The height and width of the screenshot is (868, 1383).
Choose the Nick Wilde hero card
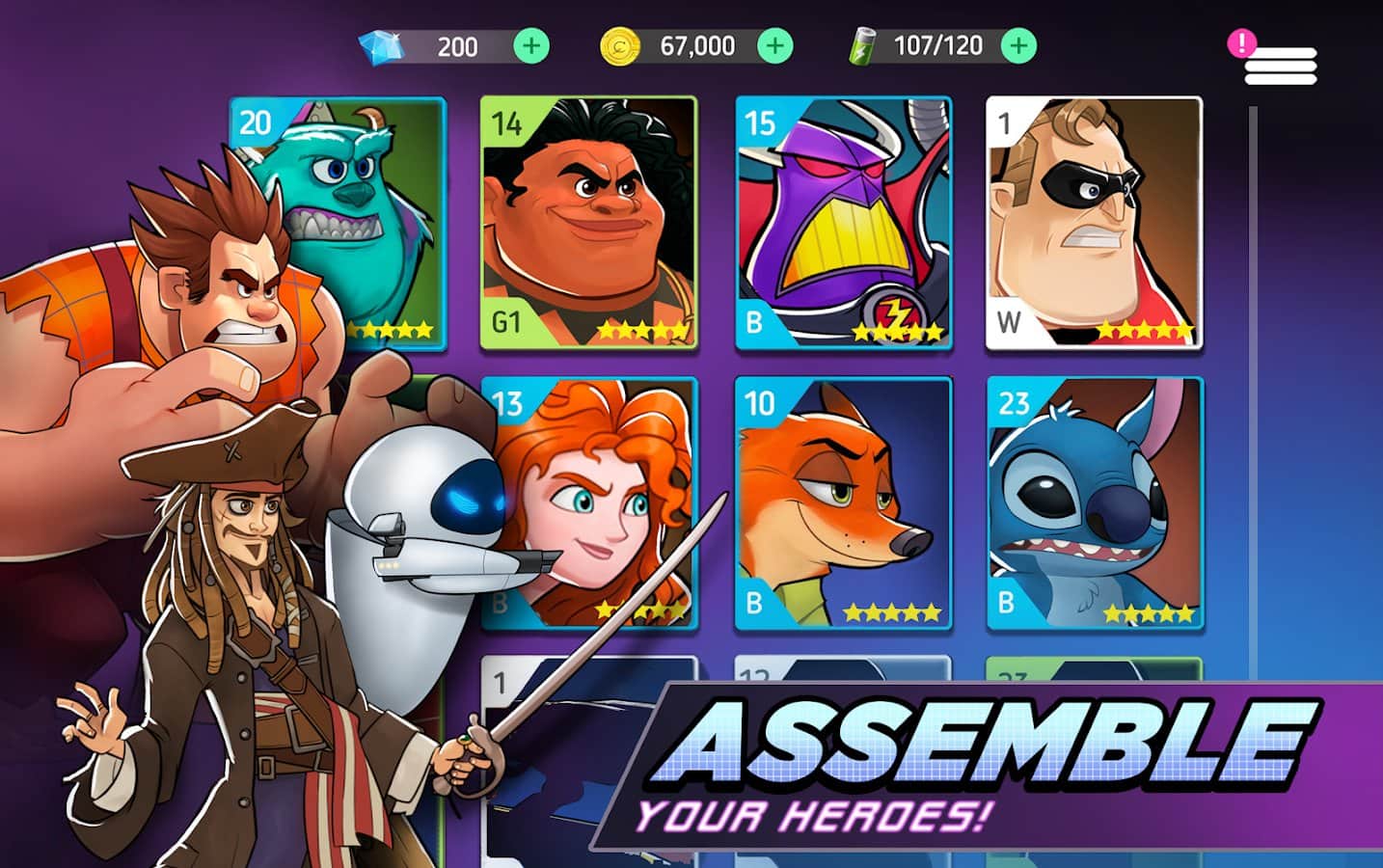click(x=844, y=503)
